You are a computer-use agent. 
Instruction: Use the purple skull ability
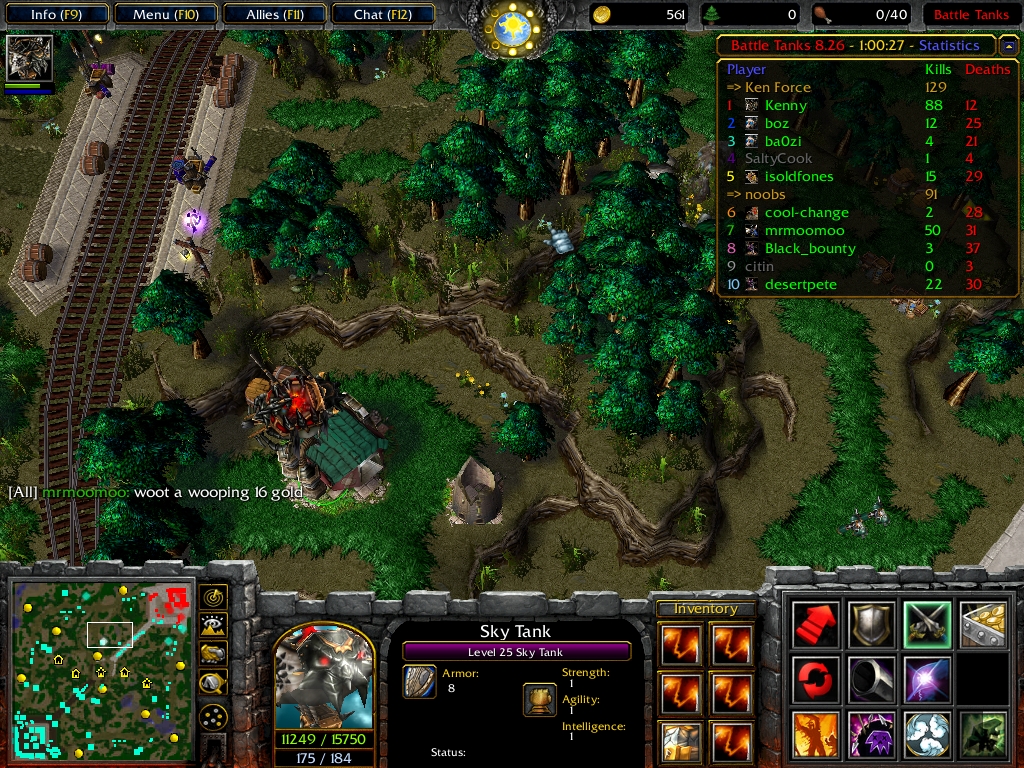point(871,734)
